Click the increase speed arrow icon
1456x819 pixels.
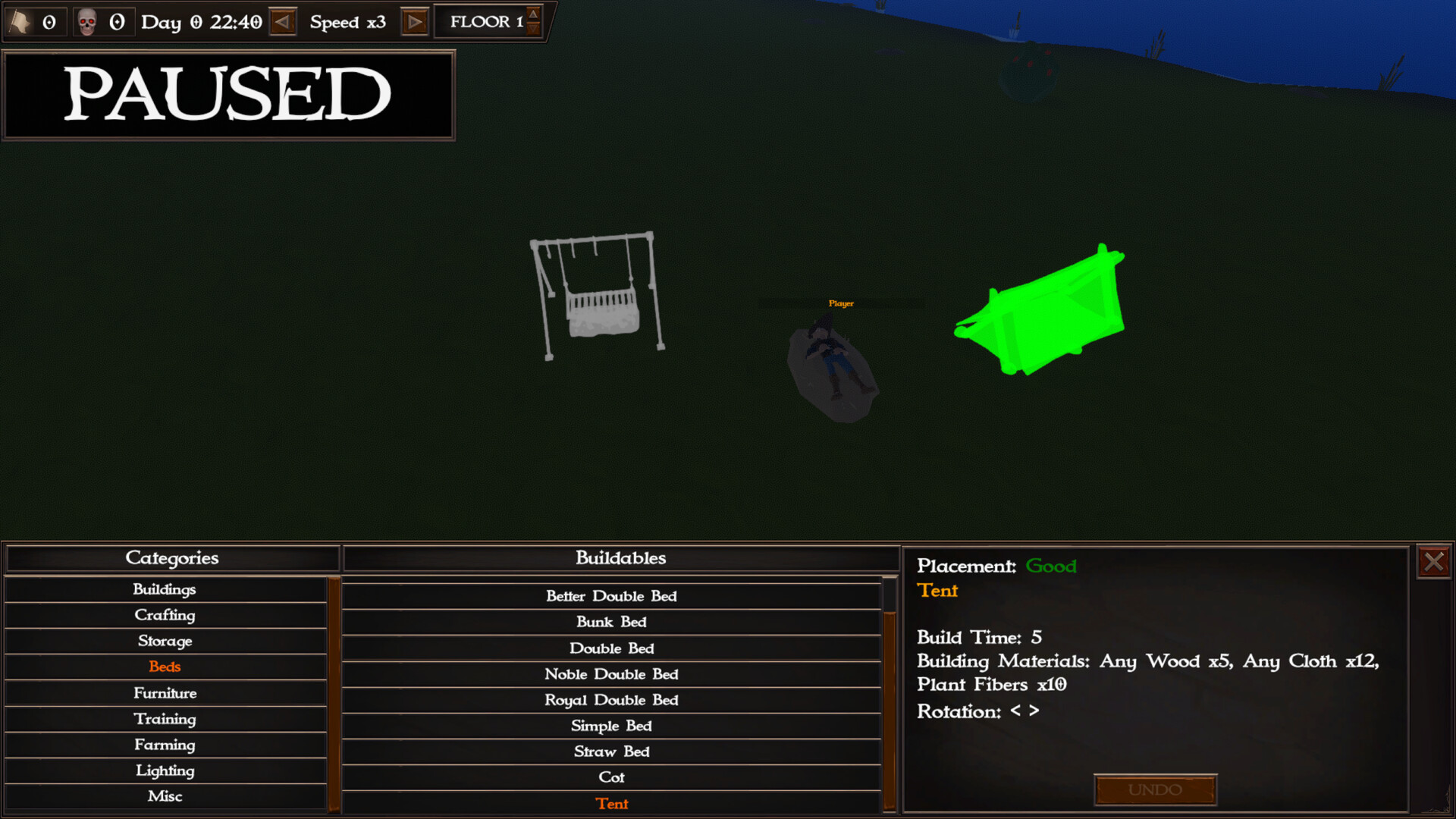414,21
